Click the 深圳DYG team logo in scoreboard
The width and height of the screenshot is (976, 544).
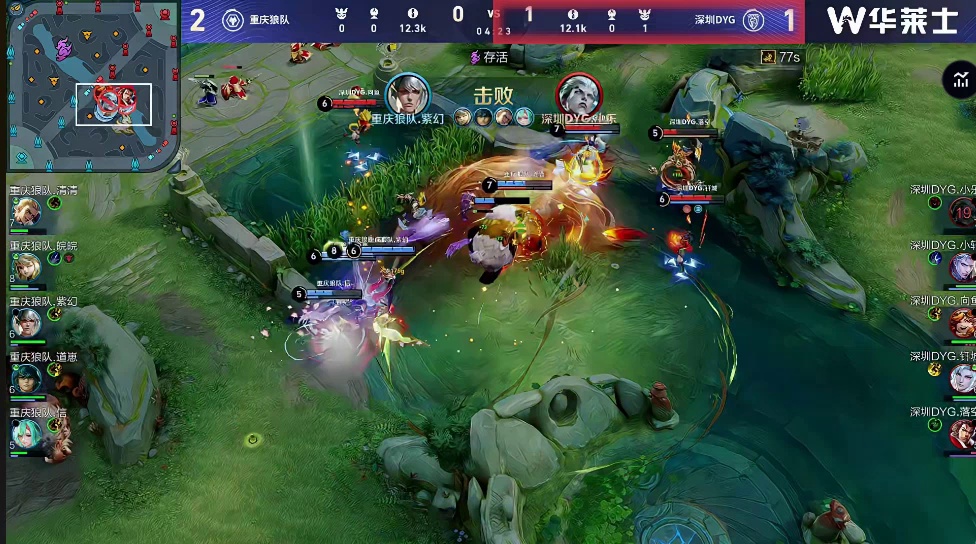753,20
